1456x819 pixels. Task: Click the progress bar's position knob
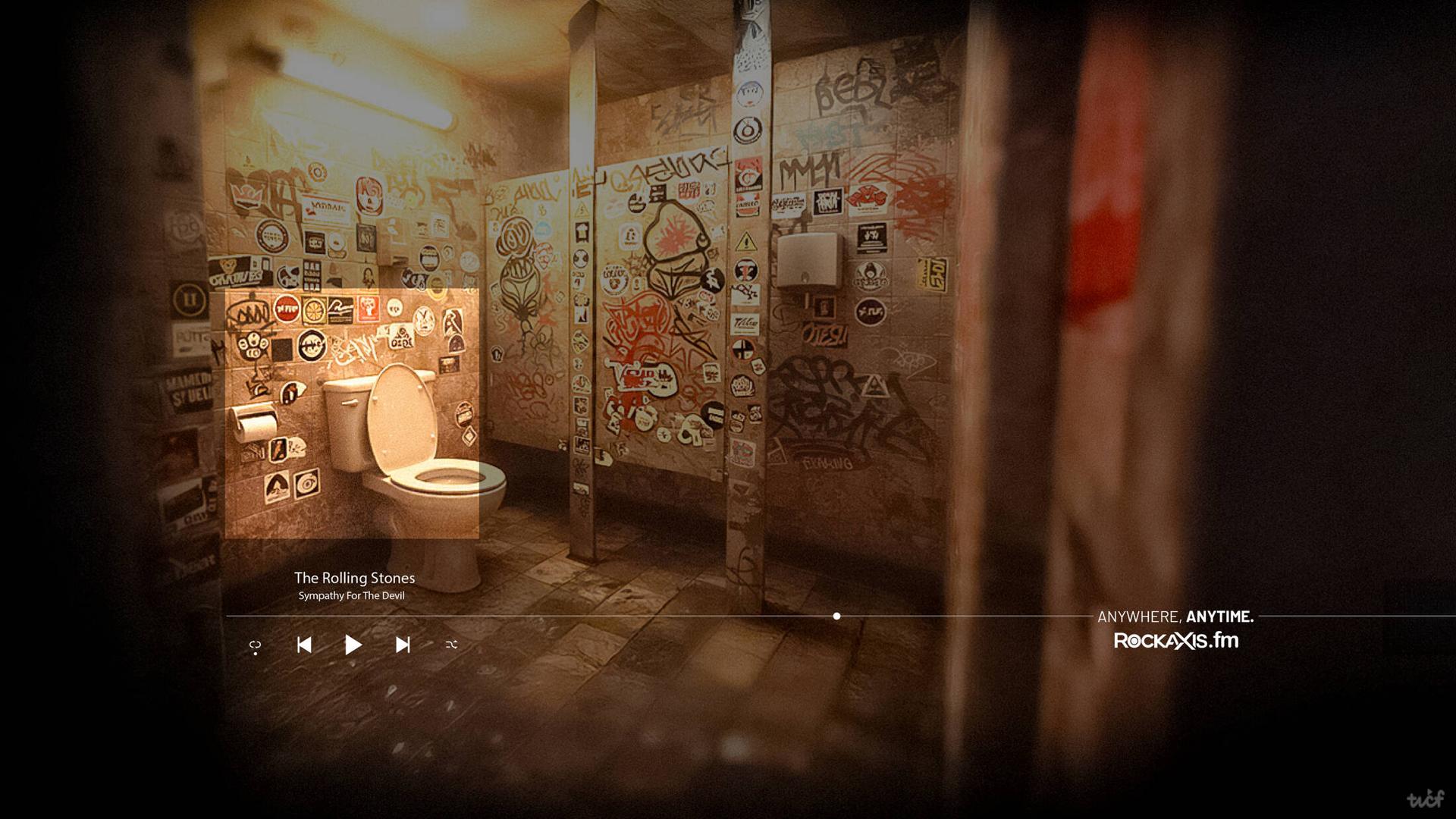(836, 617)
